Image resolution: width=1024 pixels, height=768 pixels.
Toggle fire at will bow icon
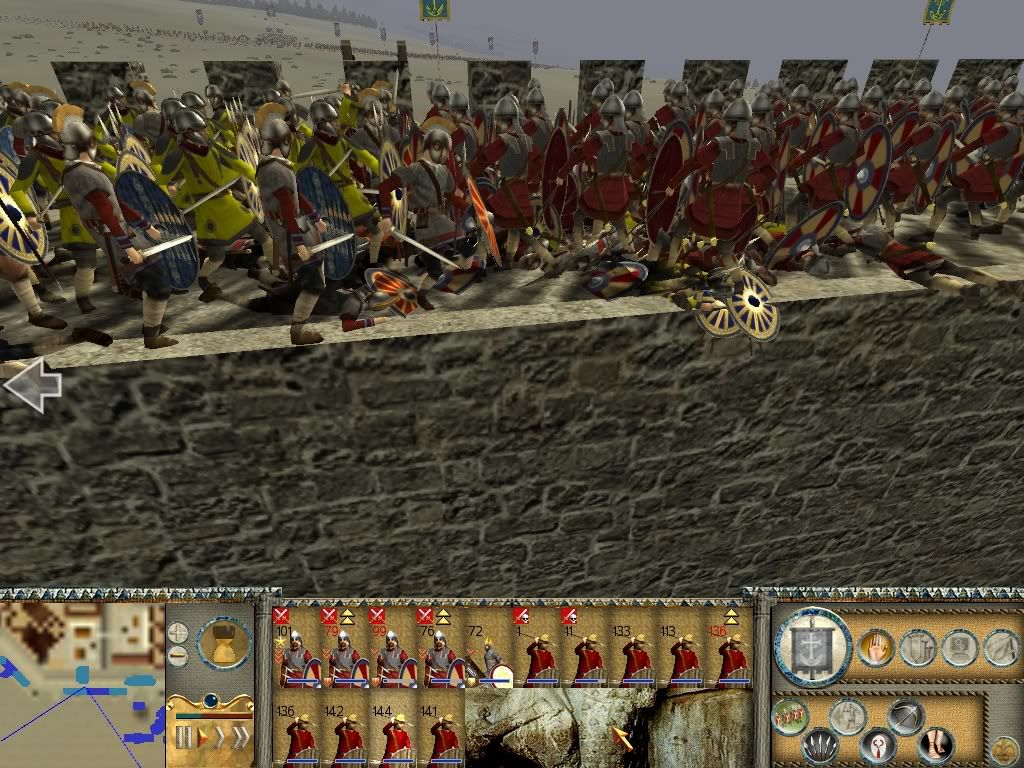click(905, 717)
